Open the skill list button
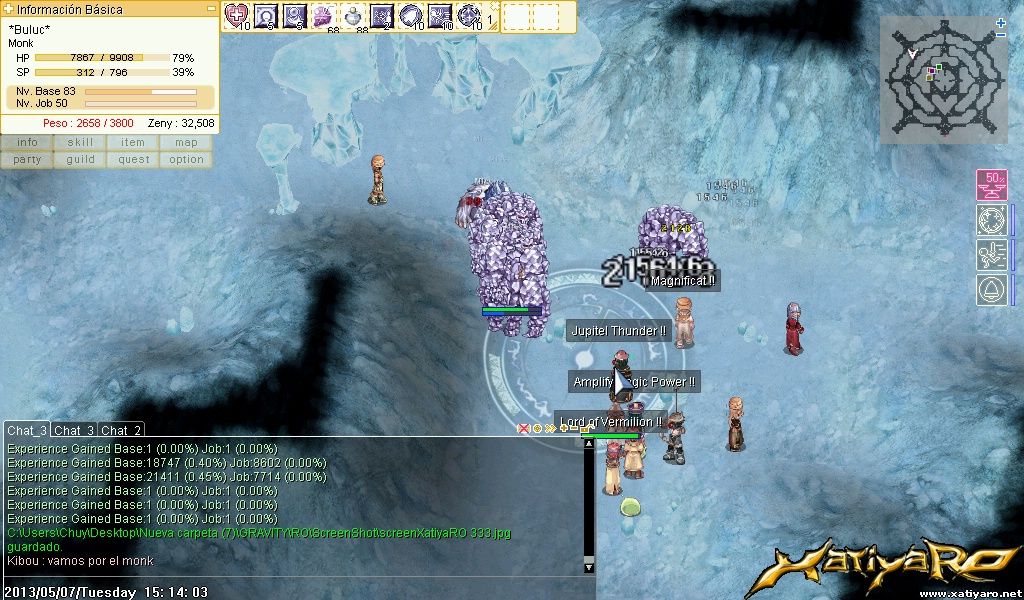This screenshot has height=600, width=1024. (80, 143)
